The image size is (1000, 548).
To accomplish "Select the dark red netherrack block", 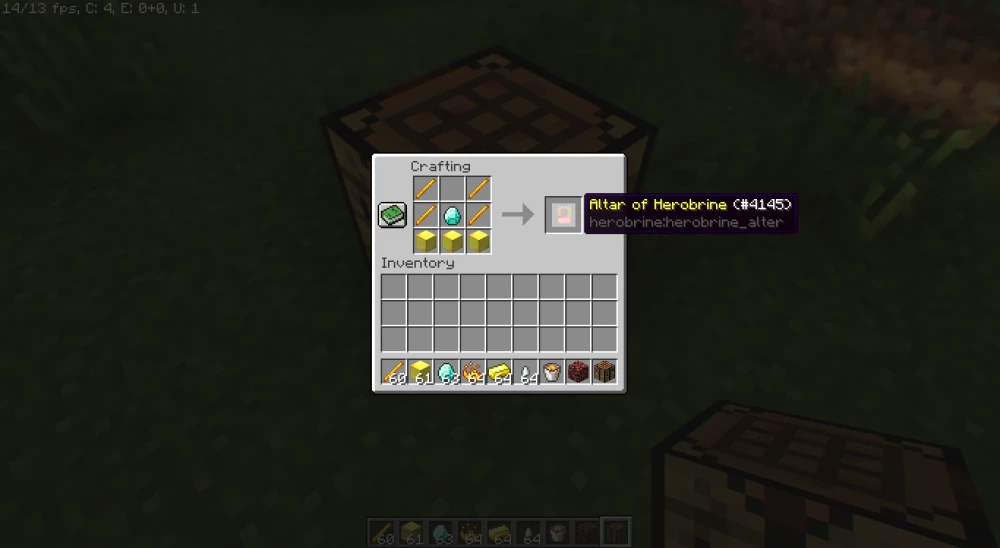I will click(x=577, y=373).
